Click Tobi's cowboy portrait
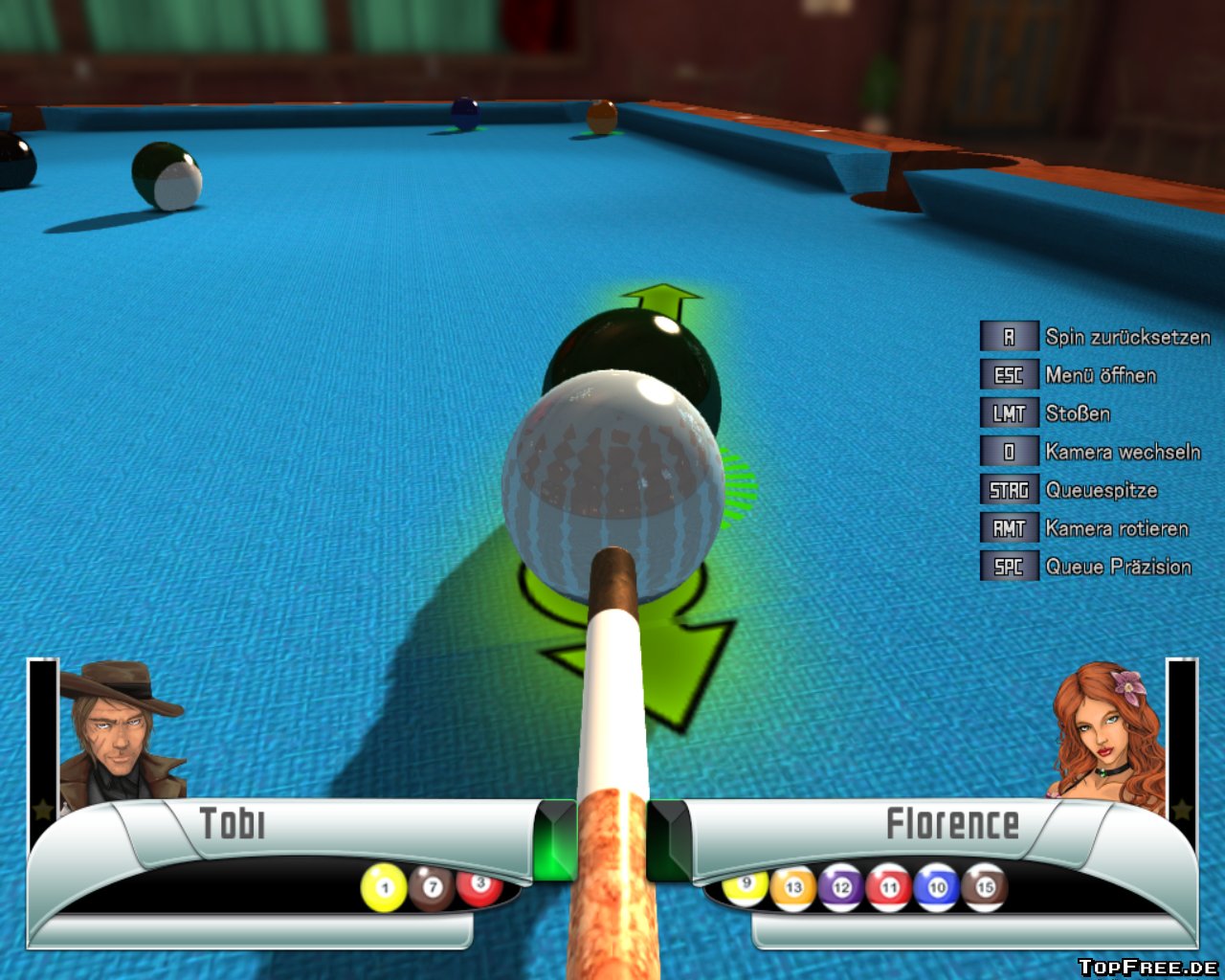The image size is (1225, 980). pos(118,732)
